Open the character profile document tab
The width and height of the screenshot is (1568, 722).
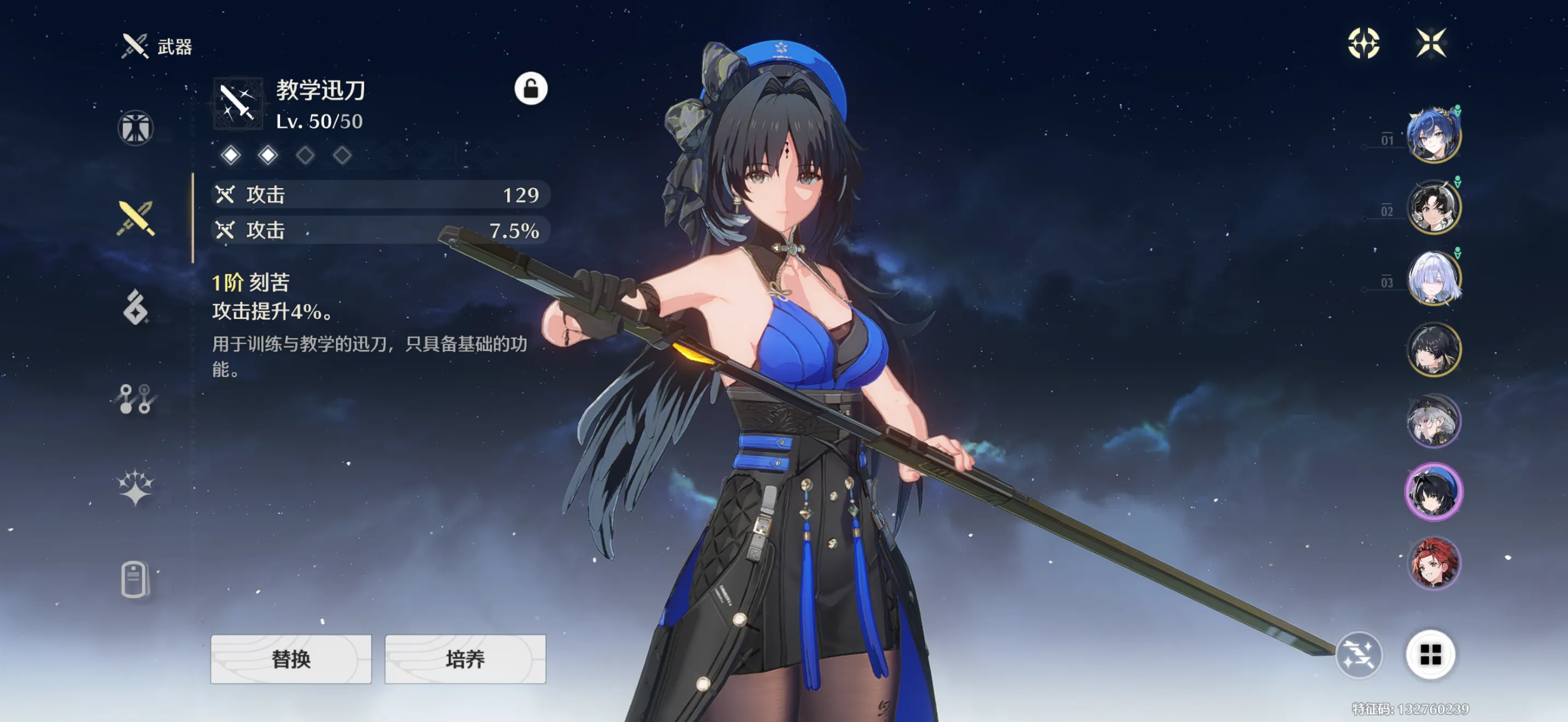[x=134, y=579]
